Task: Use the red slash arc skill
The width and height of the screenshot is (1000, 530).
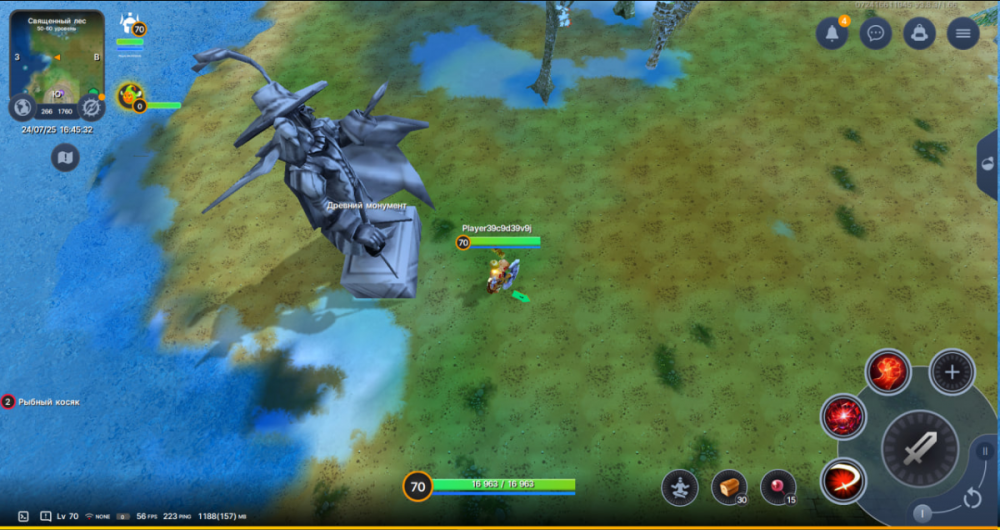Action: pos(843,481)
